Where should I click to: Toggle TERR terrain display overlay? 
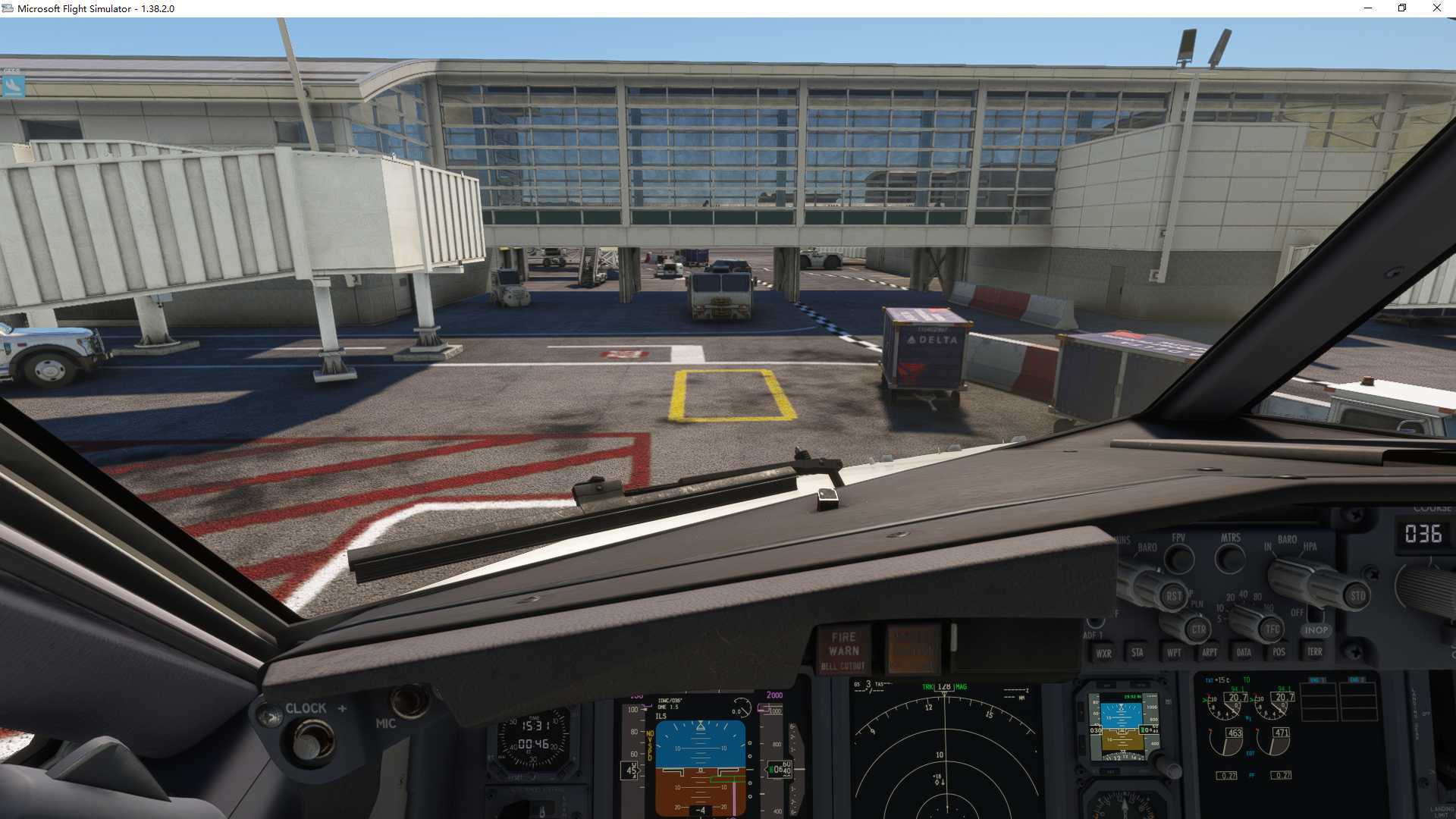pos(1316,652)
